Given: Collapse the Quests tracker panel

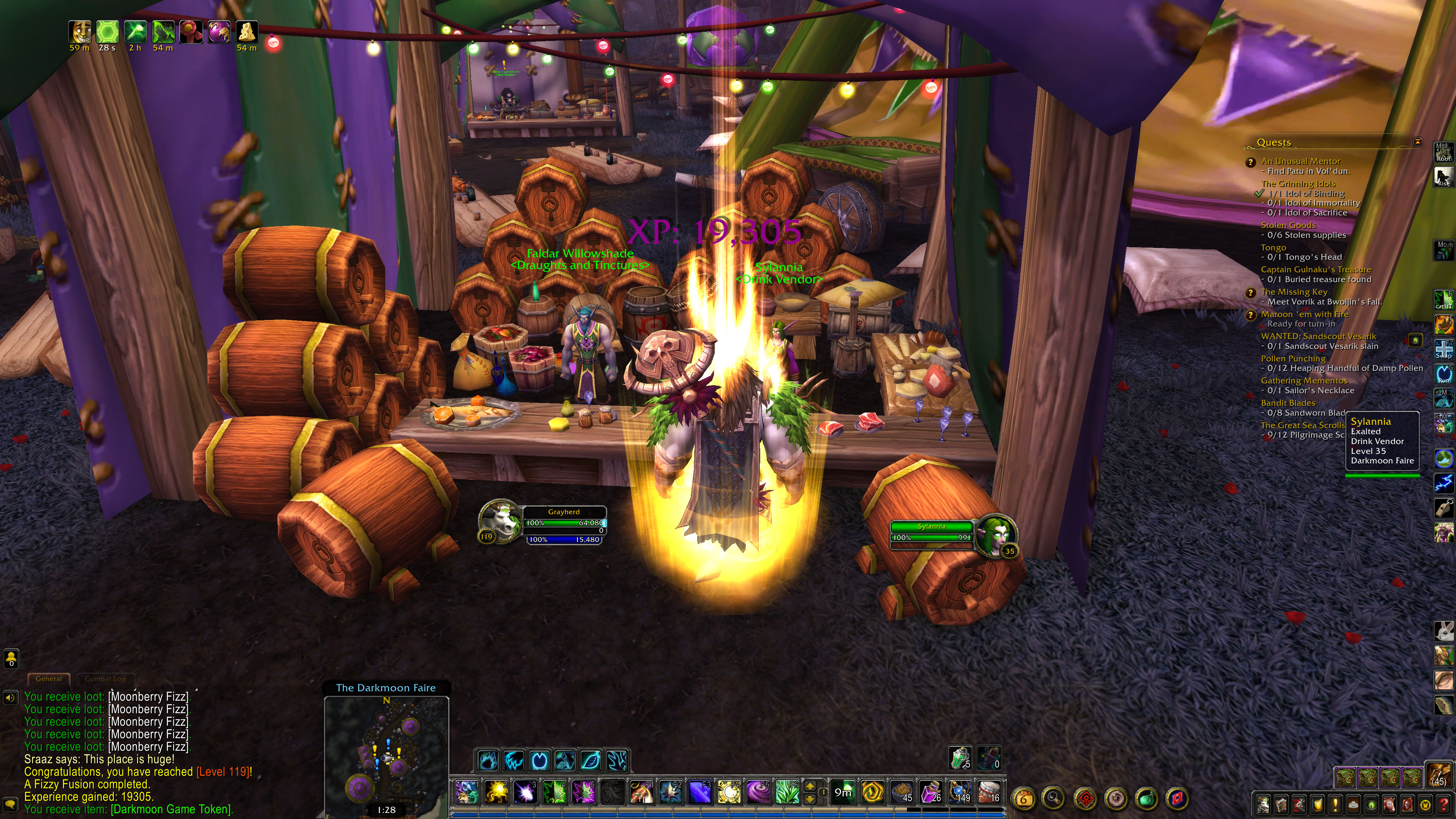Looking at the screenshot, I should point(1417,141).
